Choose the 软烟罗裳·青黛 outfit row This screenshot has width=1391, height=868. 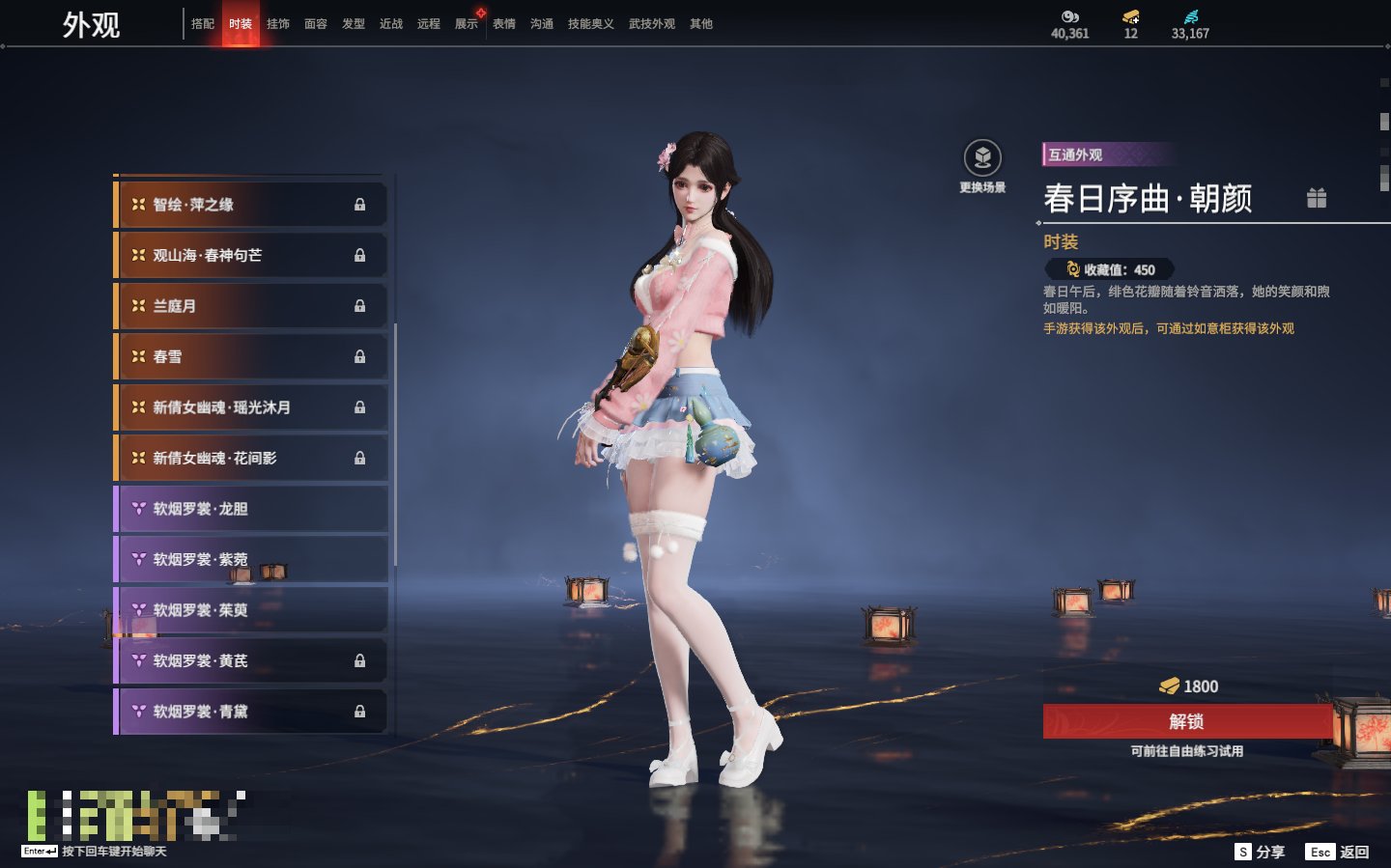[x=250, y=712]
